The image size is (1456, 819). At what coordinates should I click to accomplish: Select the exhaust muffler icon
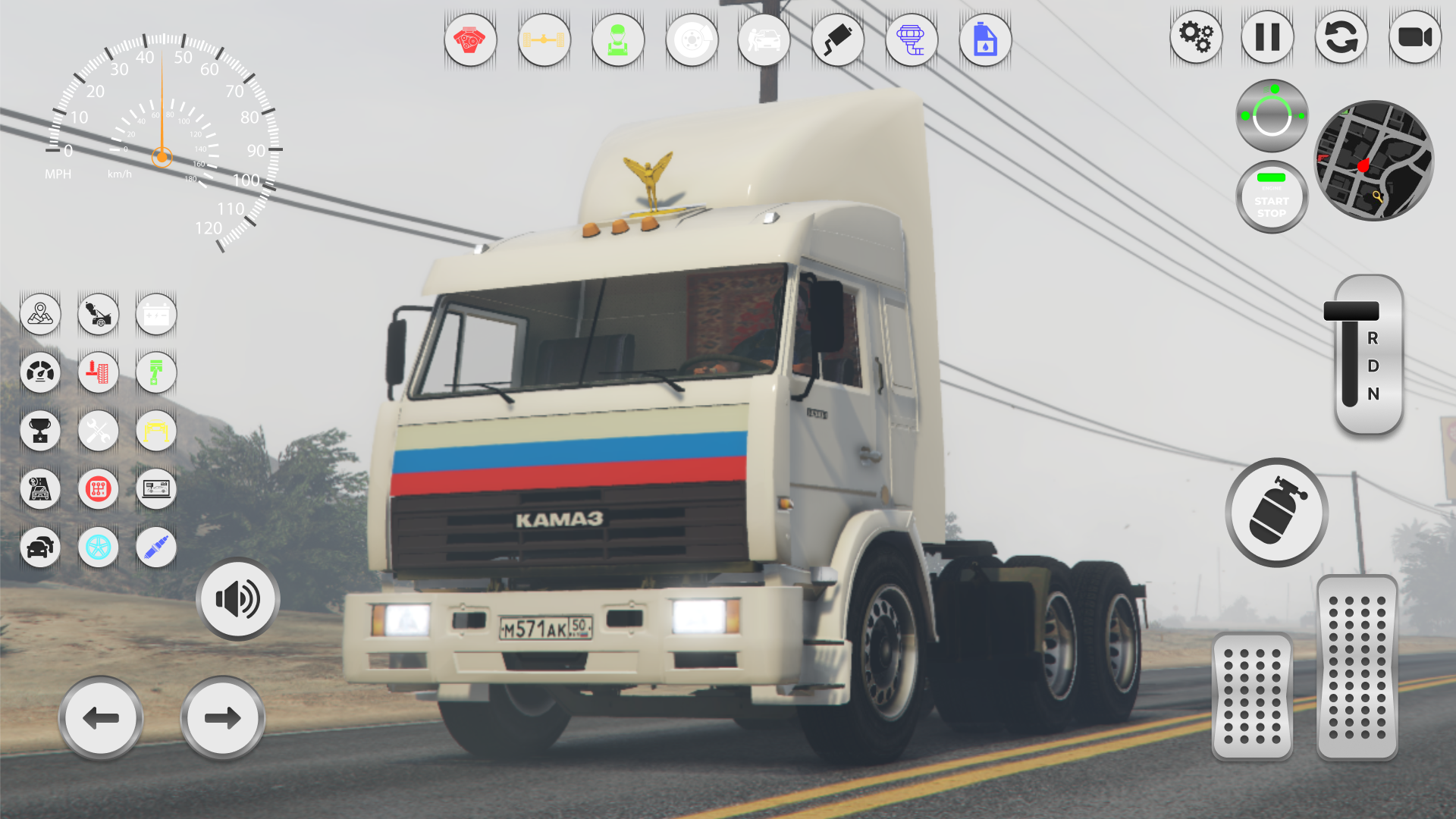click(838, 39)
